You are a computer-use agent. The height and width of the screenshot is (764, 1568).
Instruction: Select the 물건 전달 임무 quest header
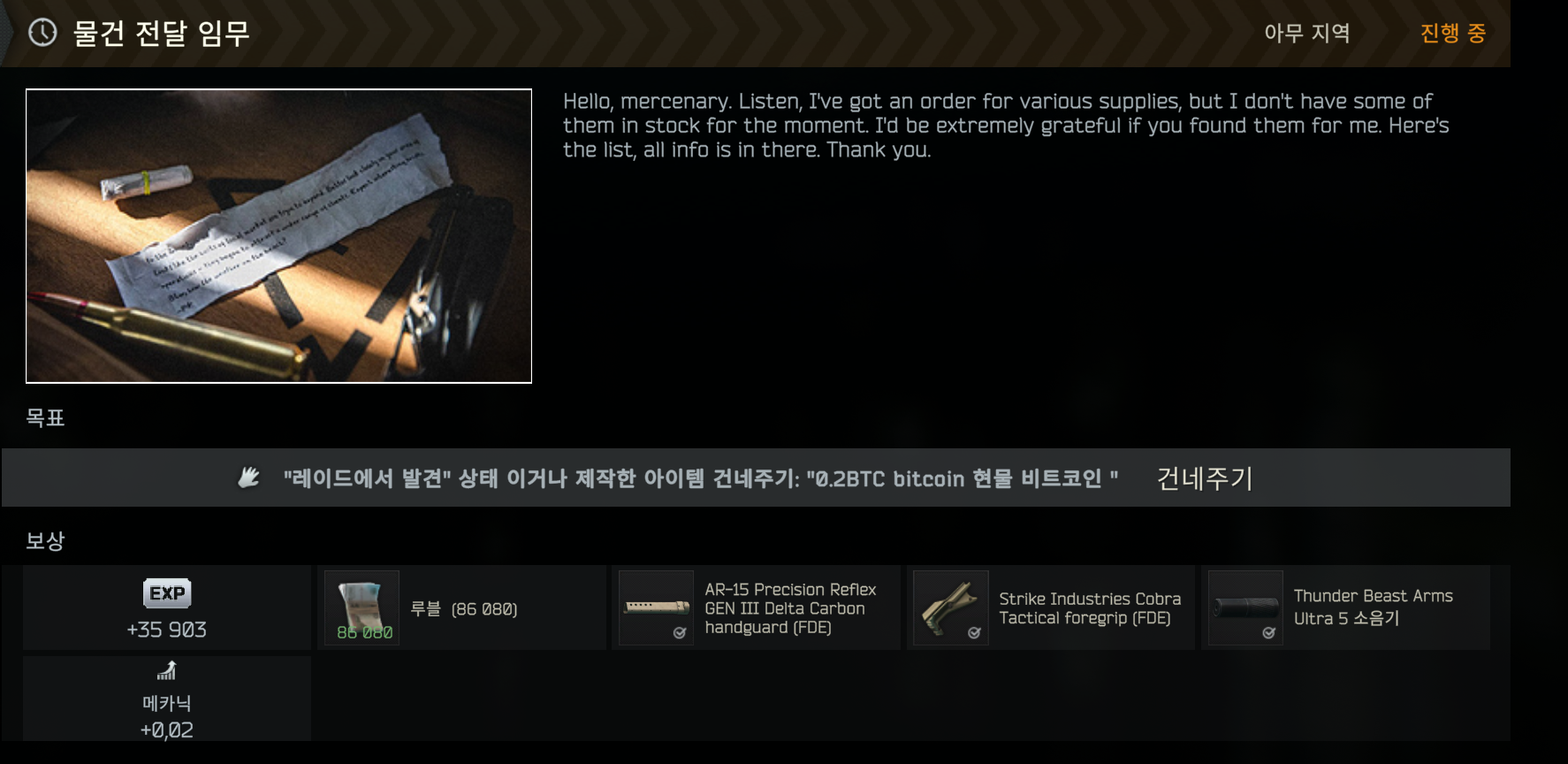click(161, 34)
